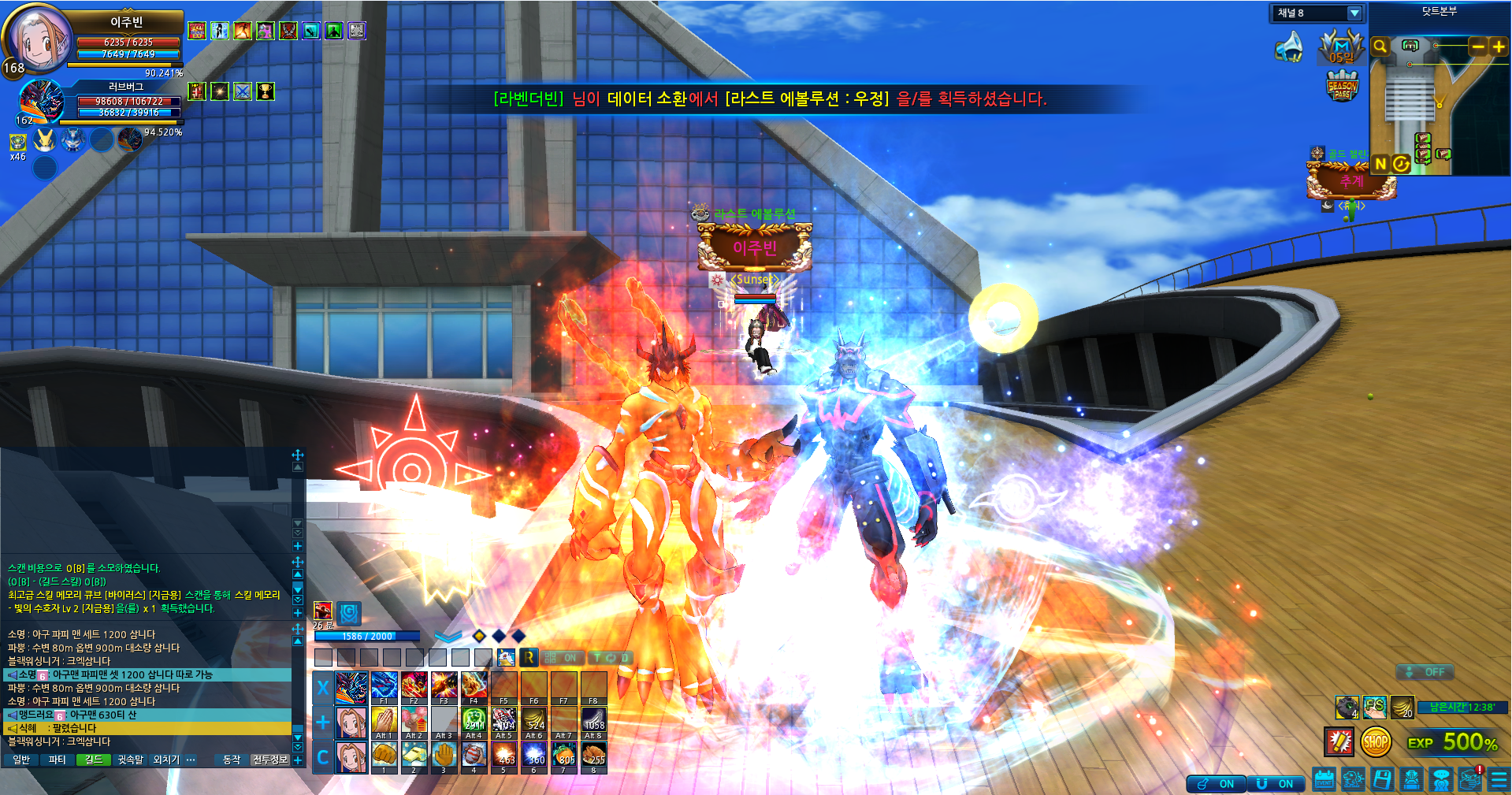Use the praying hands skill in Alt 1
Screen dimensions: 1512x795
coord(384,720)
